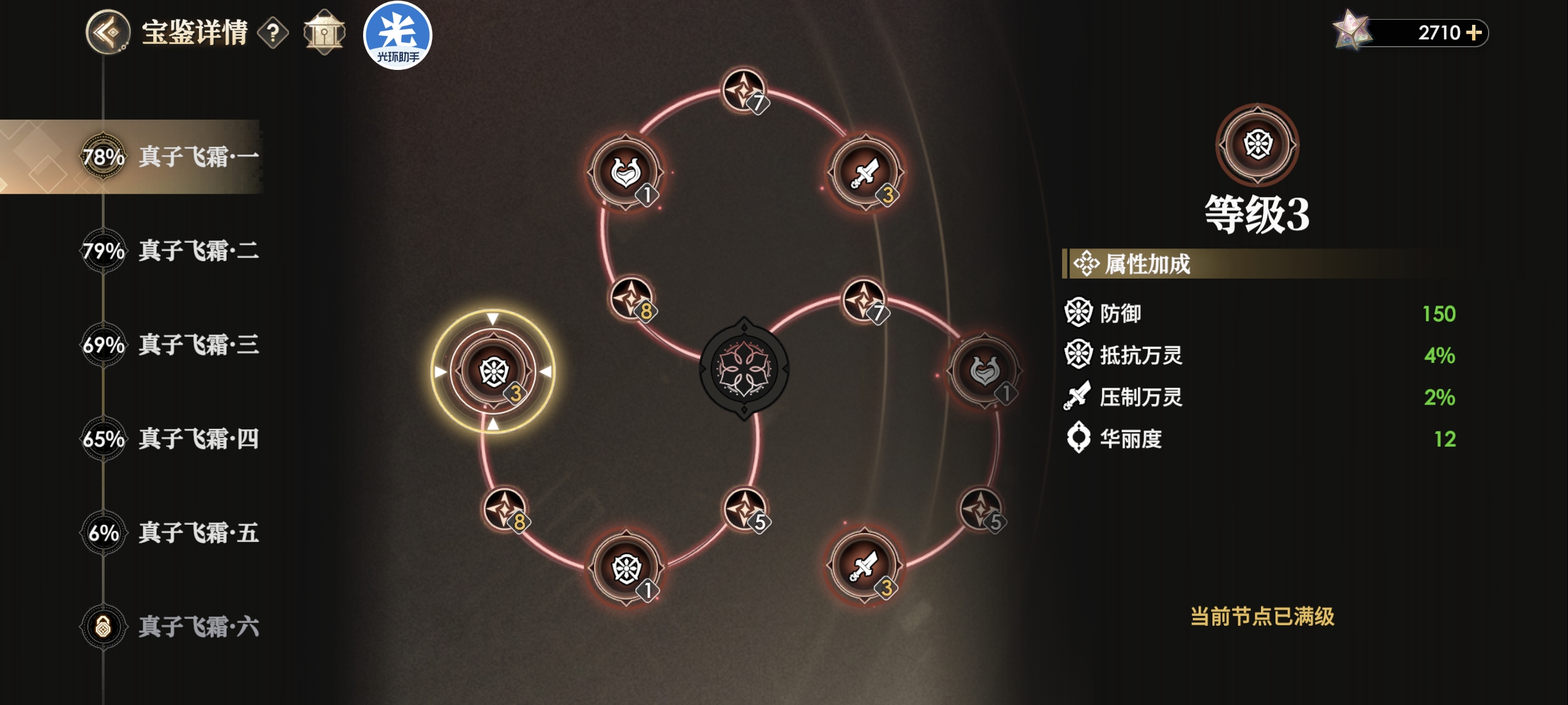The width and height of the screenshot is (1568, 705).
Task: Go back using the arrow button
Action: pyautogui.click(x=108, y=32)
